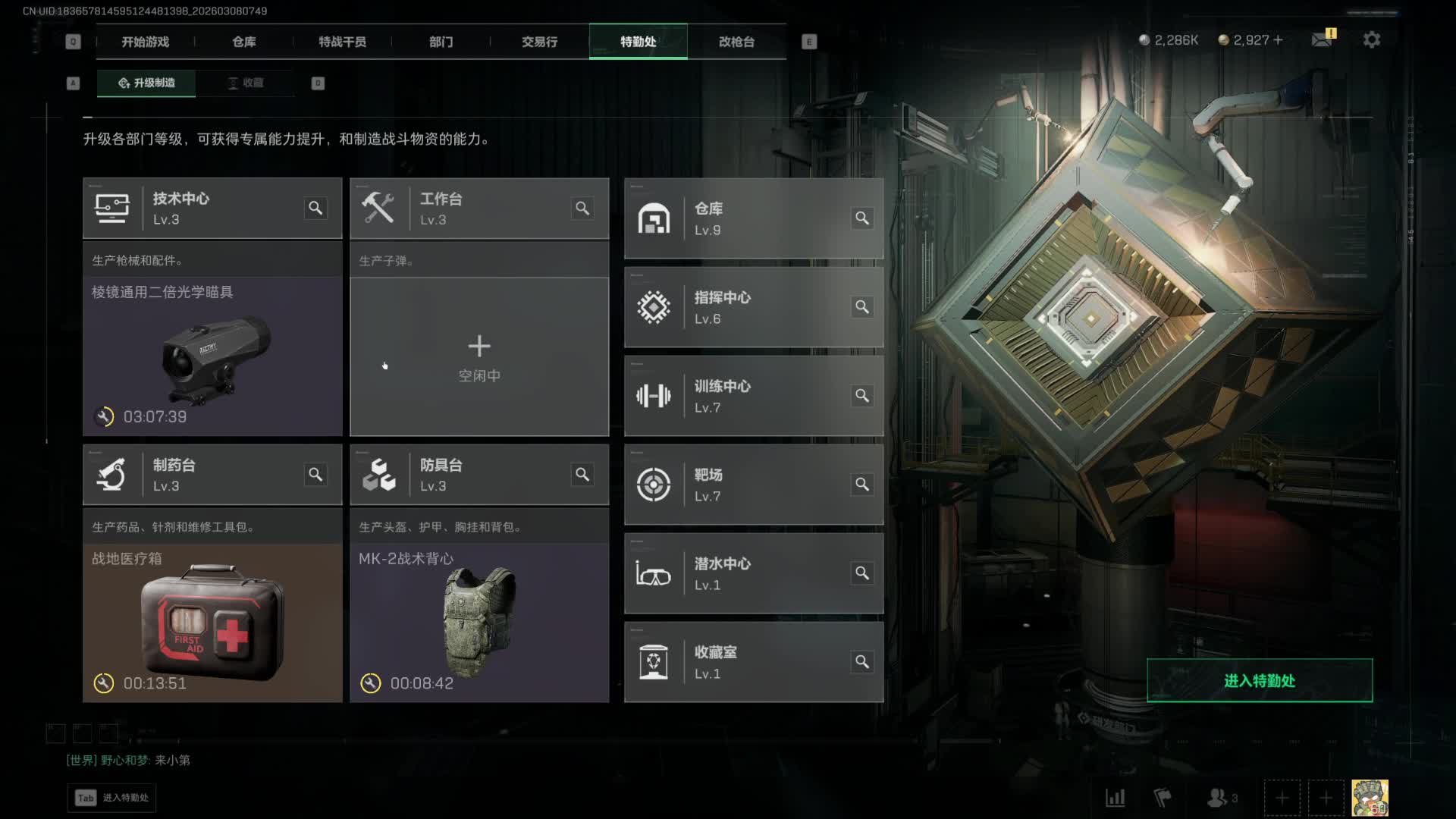The width and height of the screenshot is (1456, 819).
Task: Open the MK-2战术背心 crafting slot
Action: (479, 622)
